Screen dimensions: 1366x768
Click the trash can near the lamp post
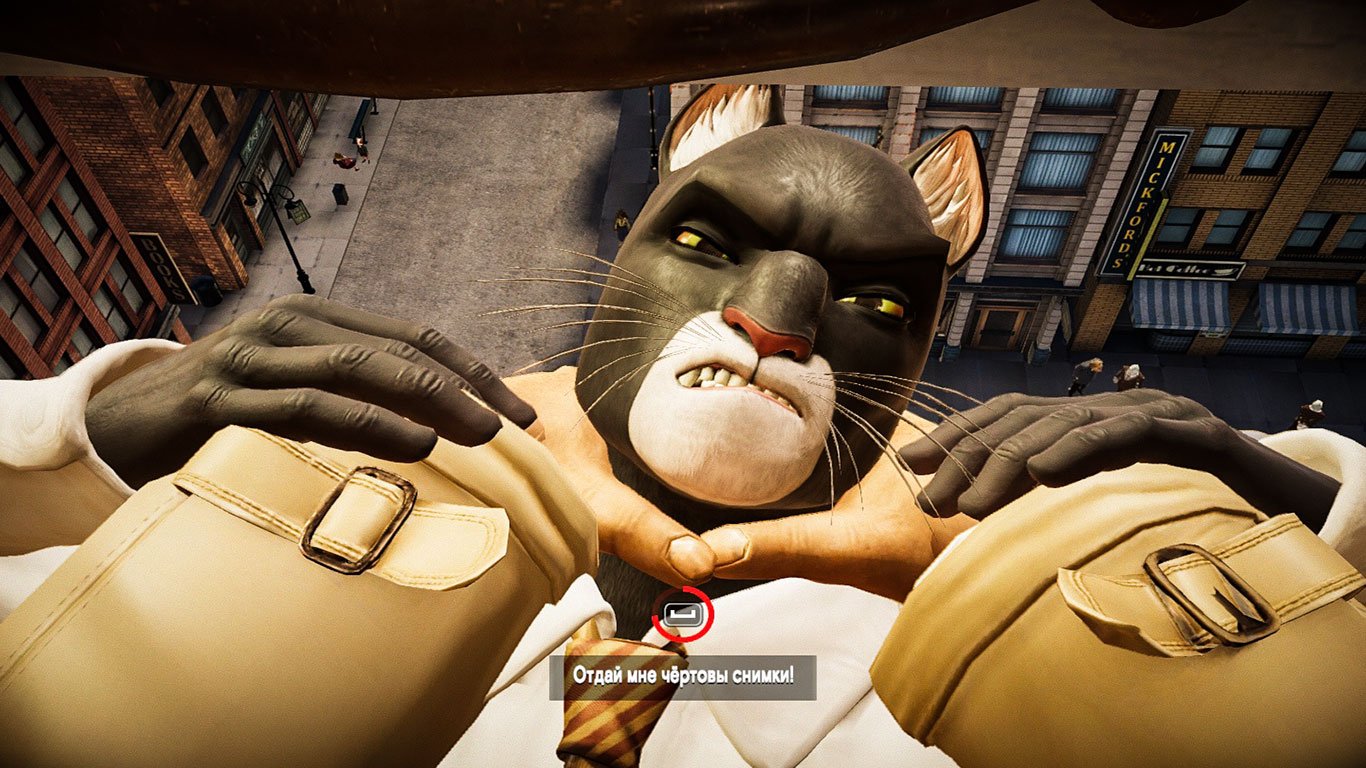point(339,195)
